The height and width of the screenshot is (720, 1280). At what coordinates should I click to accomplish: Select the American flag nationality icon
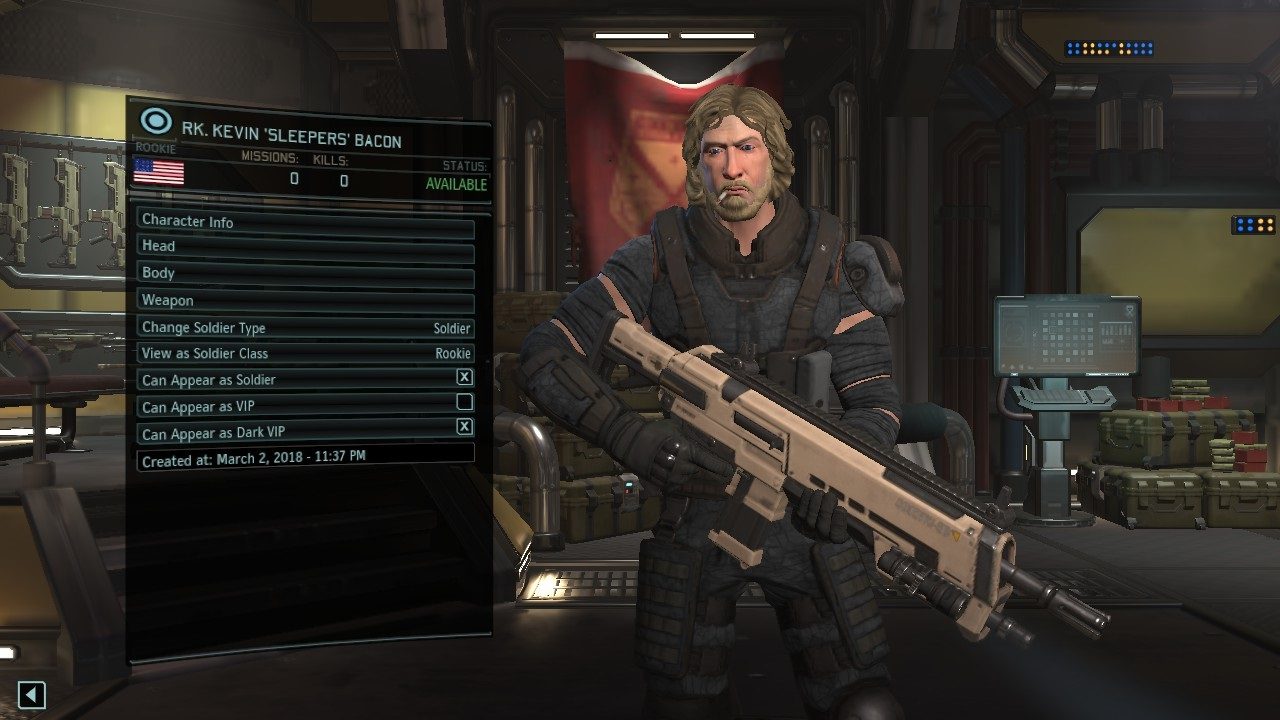click(x=157, y=173)
